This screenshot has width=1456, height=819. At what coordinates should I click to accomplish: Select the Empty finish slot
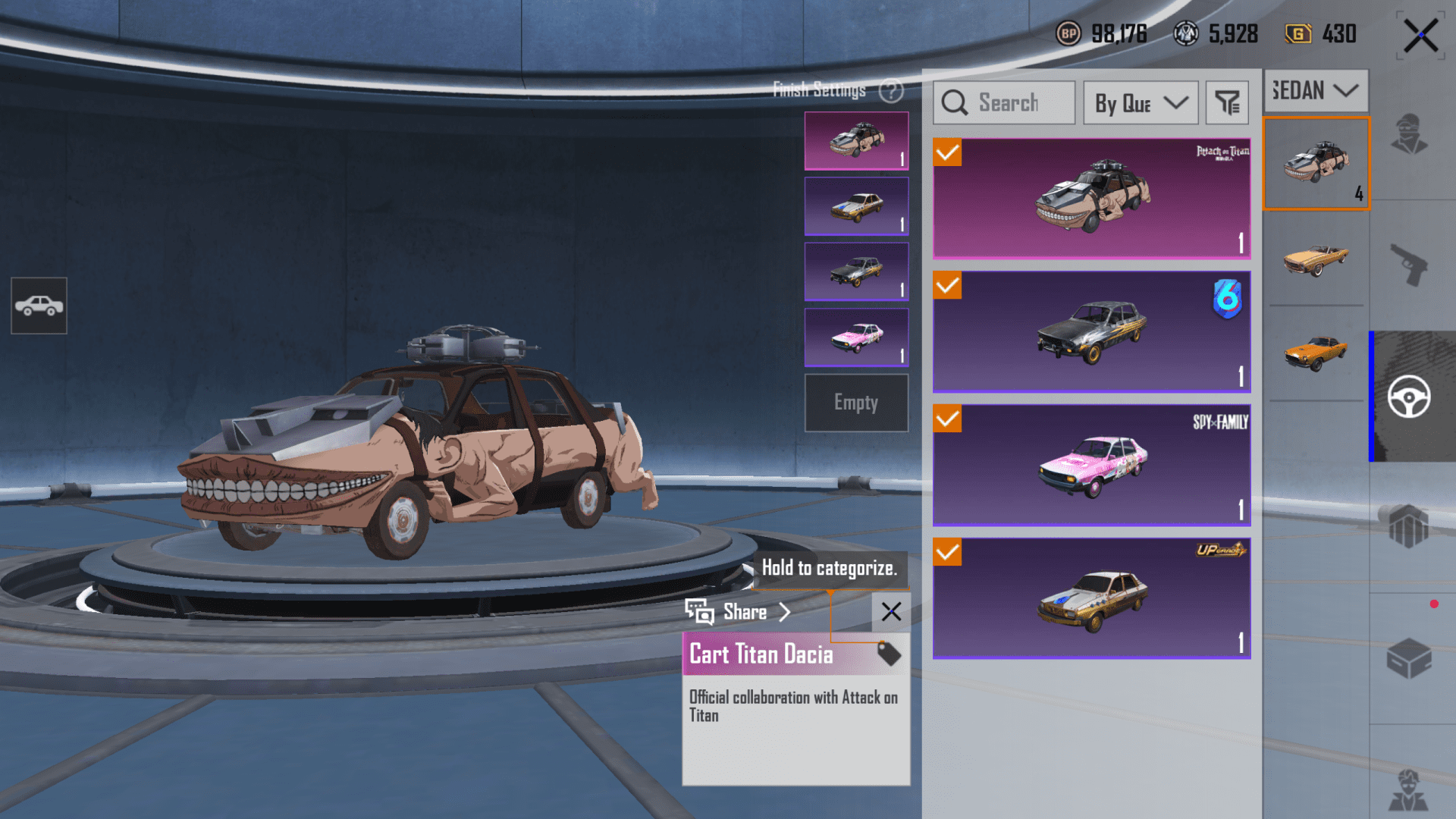(x=856, y=403)
